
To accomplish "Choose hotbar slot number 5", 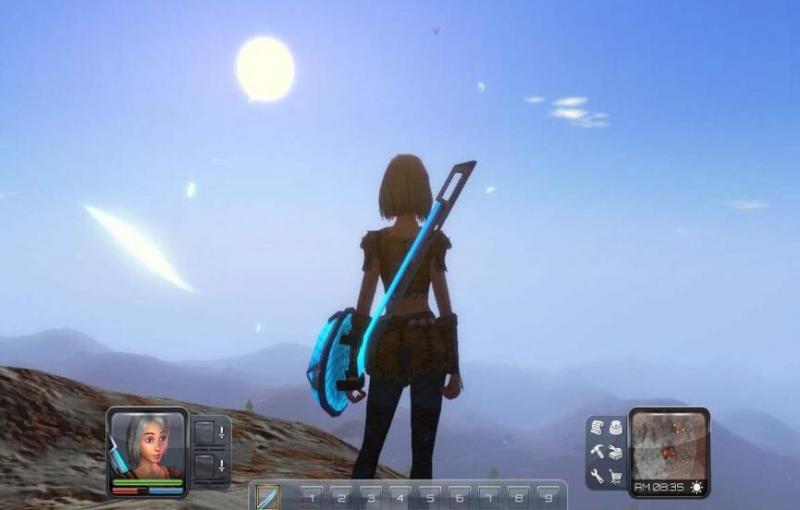I will (x=429, y=497).
